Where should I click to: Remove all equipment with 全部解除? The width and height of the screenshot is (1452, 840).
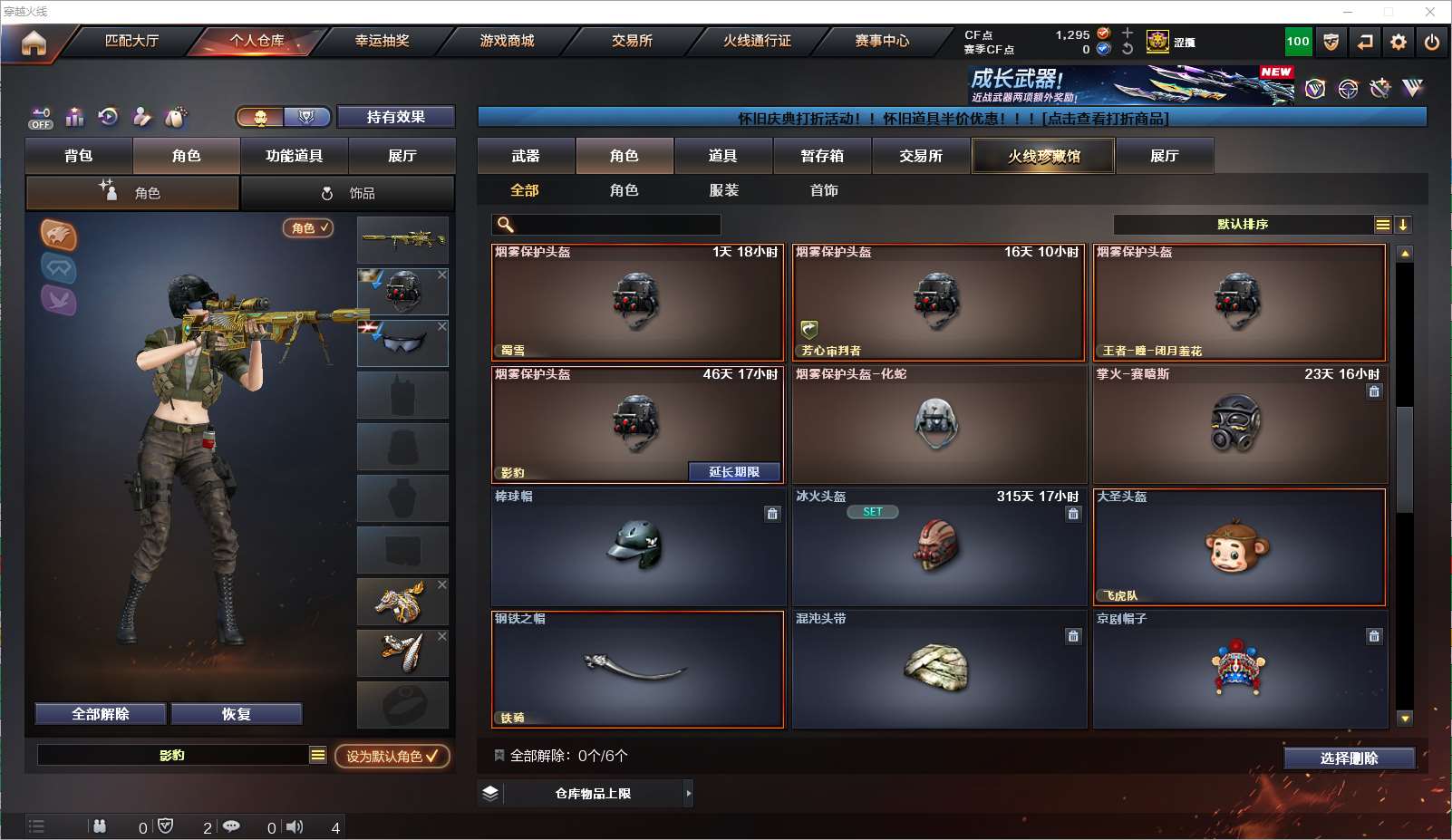click(101, 714)
